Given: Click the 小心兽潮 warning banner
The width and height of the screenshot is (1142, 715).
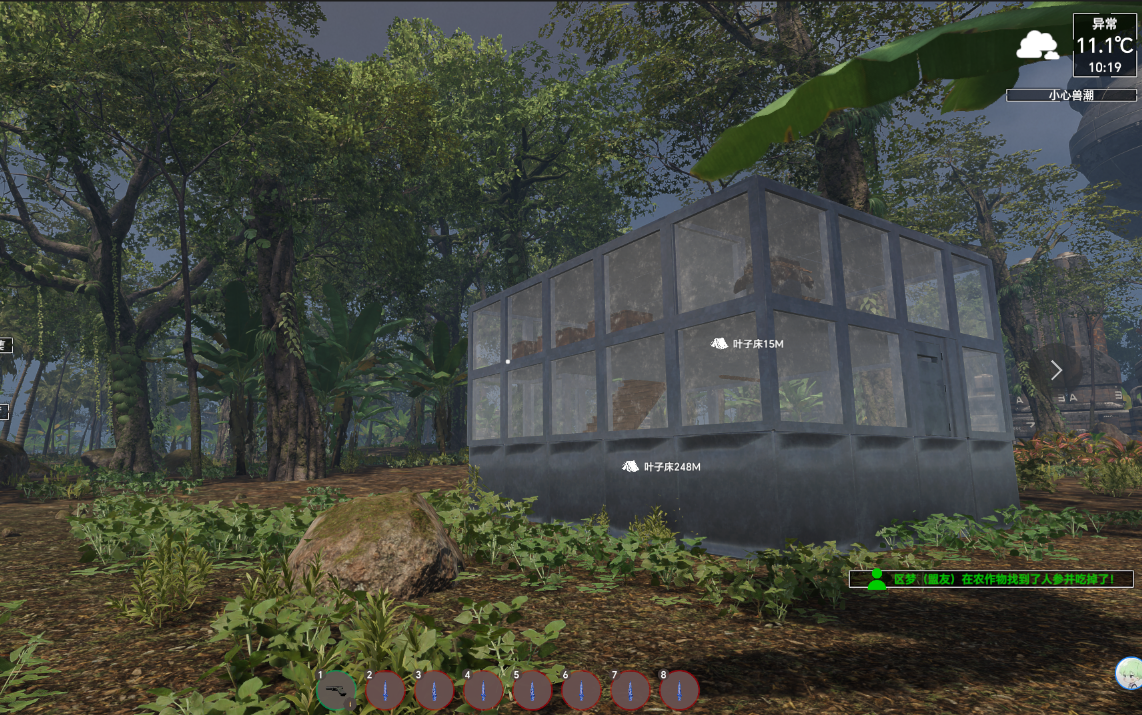Looking at the screenshot, I should [x=1071, y=95].
